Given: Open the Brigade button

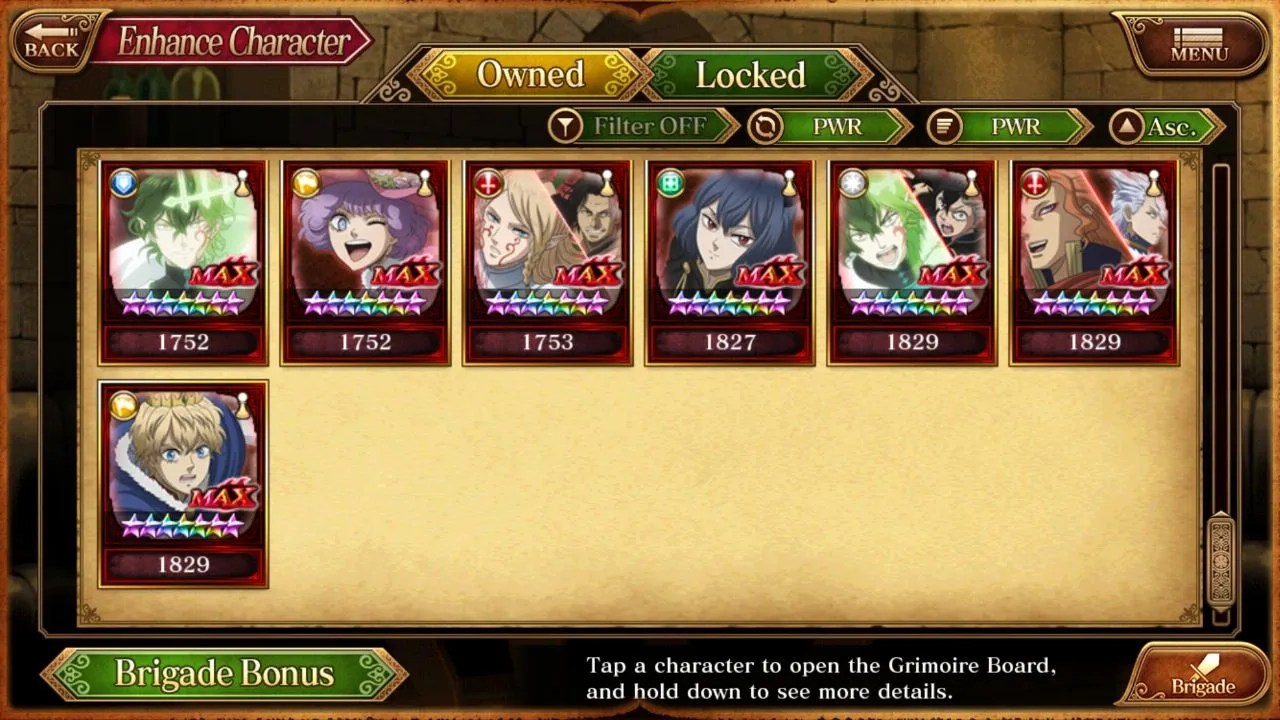Looking at the screenshot, I should (x=1202, y=675).
